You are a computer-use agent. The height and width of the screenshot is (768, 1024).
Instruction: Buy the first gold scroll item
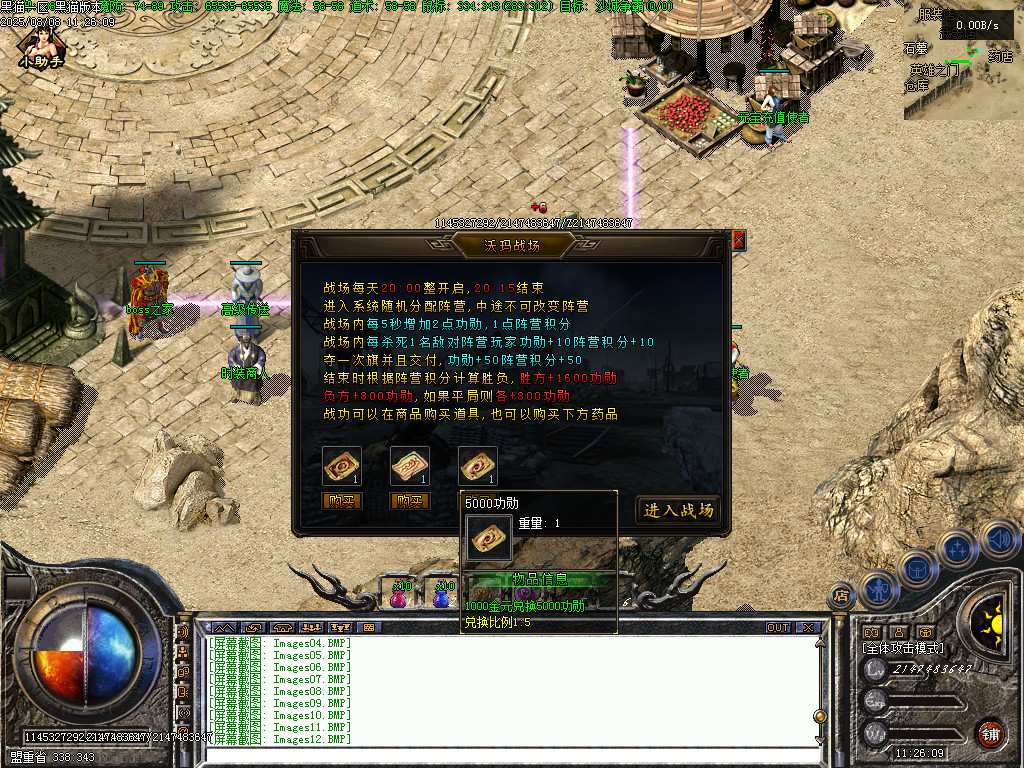pos(342,501)
